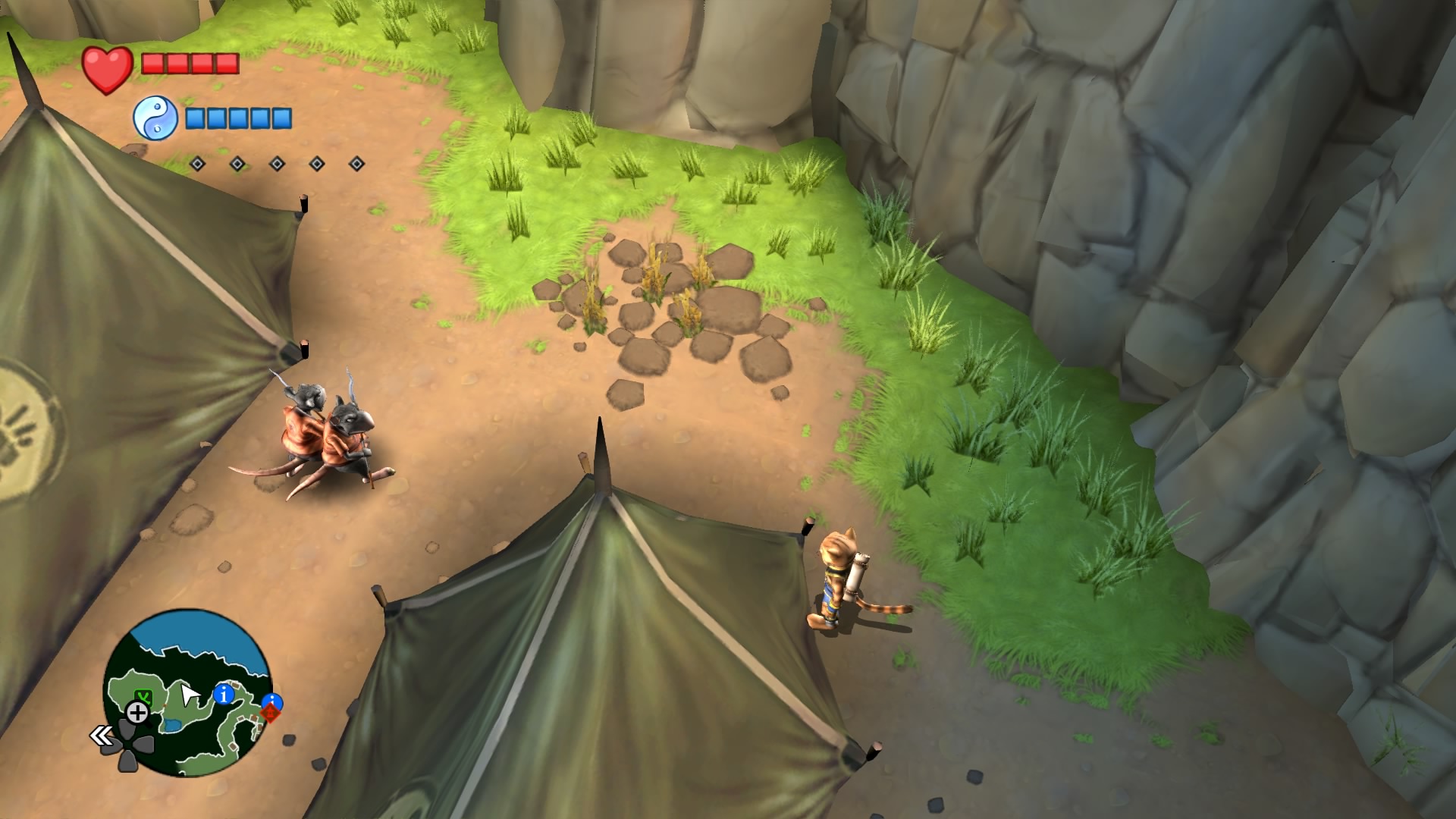
Task: Select the yin-yang chi energy icon
Action: [155, 117]
